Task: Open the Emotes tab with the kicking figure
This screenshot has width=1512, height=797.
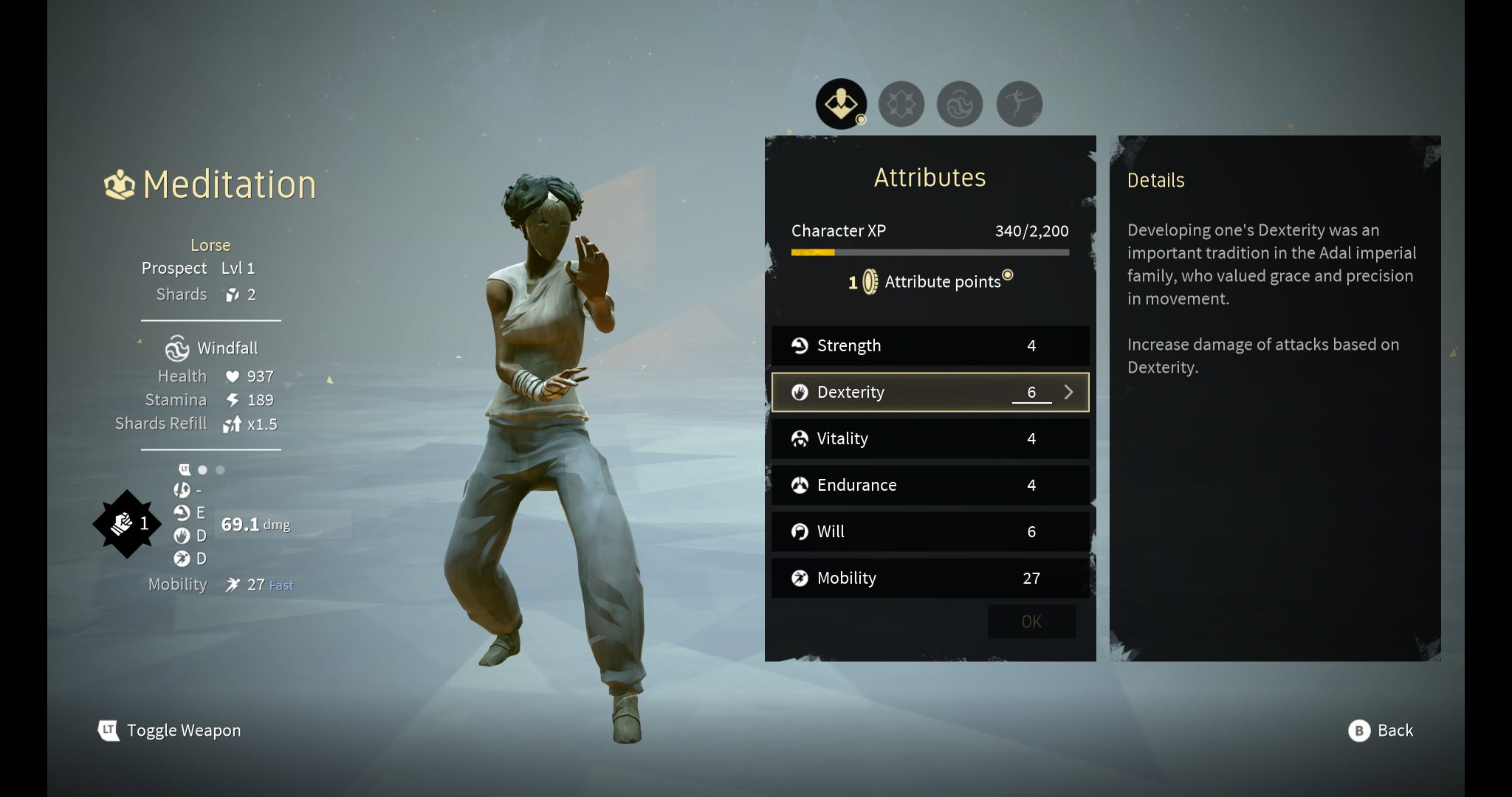Action: tap(1020, 103)
